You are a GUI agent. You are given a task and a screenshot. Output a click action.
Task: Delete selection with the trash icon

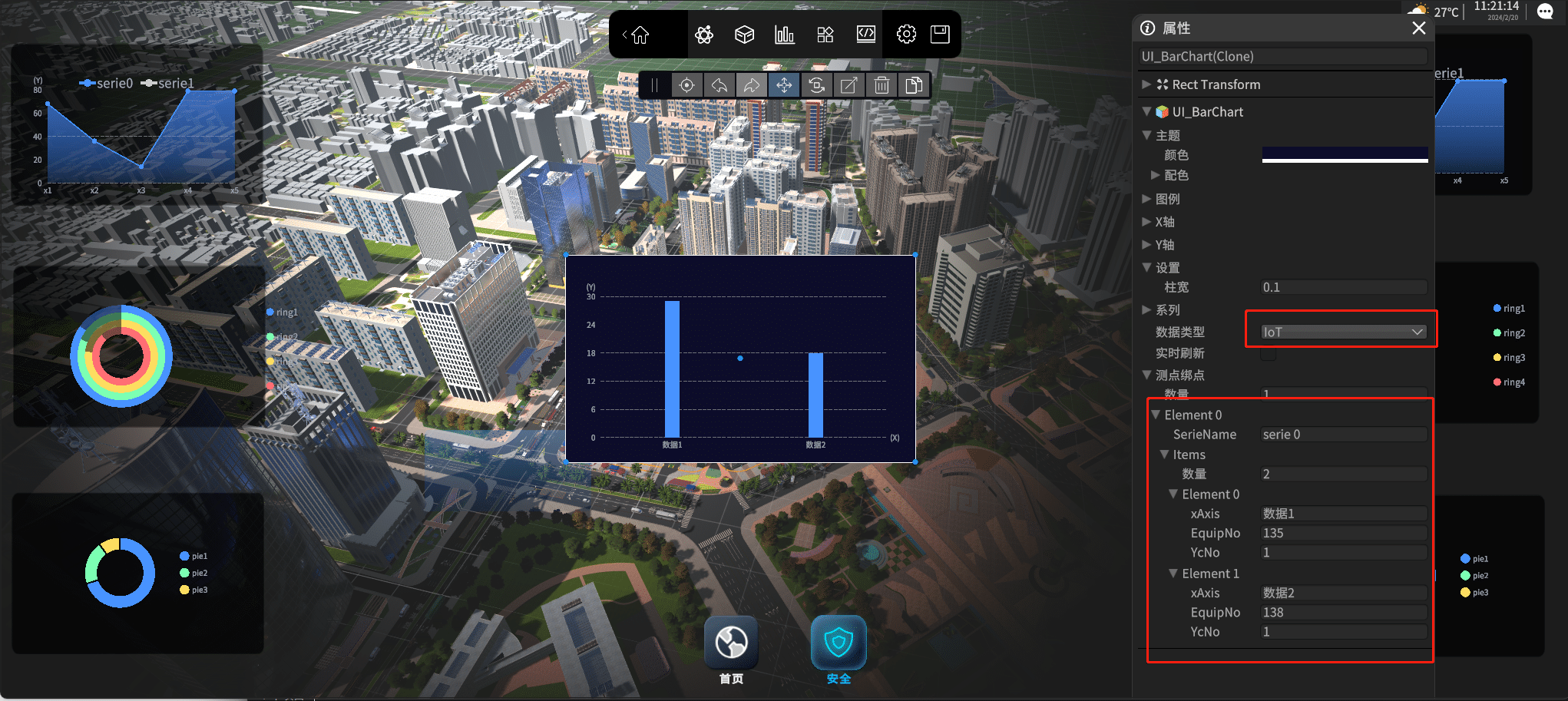click(882, 85)
